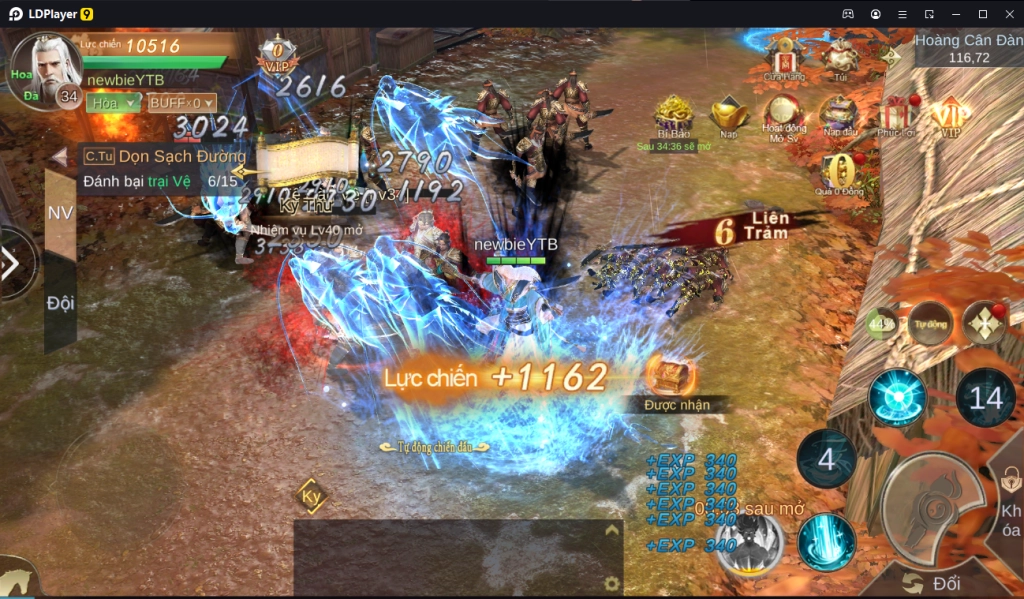Open the Nạp gold ingot recharge icon
1024x599 pixels.
(728, 114)
